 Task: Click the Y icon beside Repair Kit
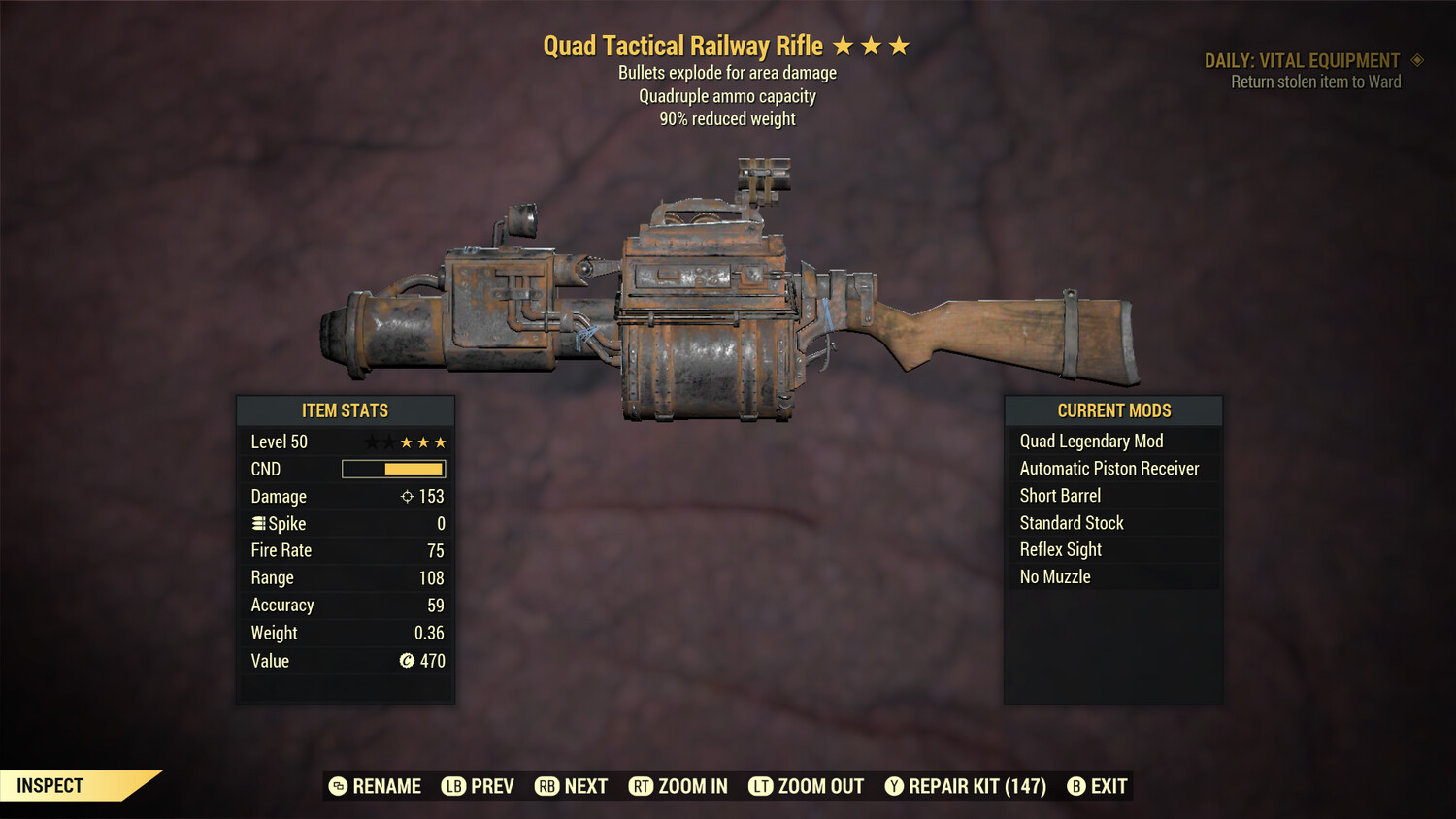[x=894, y=786]
